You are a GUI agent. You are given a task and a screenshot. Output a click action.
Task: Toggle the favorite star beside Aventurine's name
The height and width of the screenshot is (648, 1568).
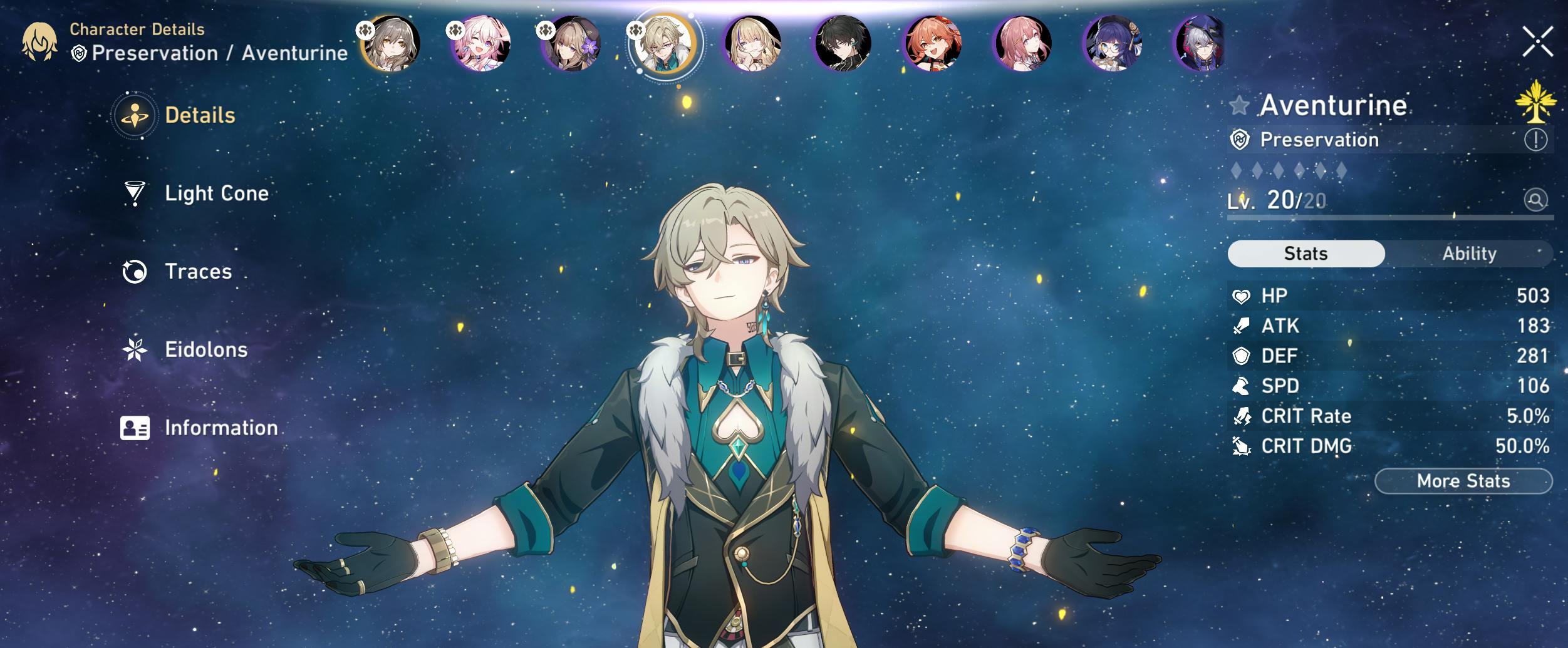[1238, 105]
